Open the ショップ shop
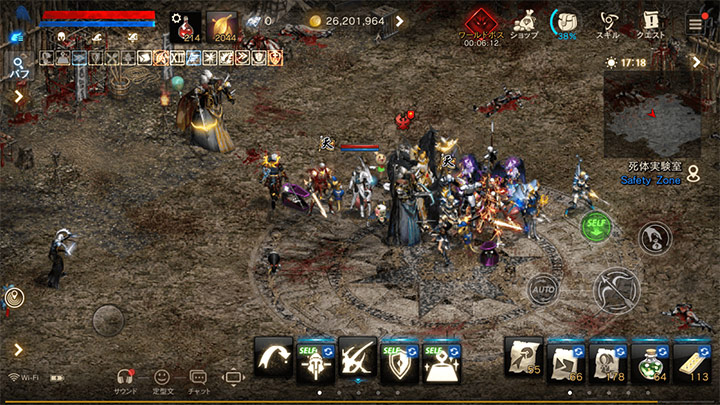This screenshot has width=720, height=405. [x=524, y=21]
